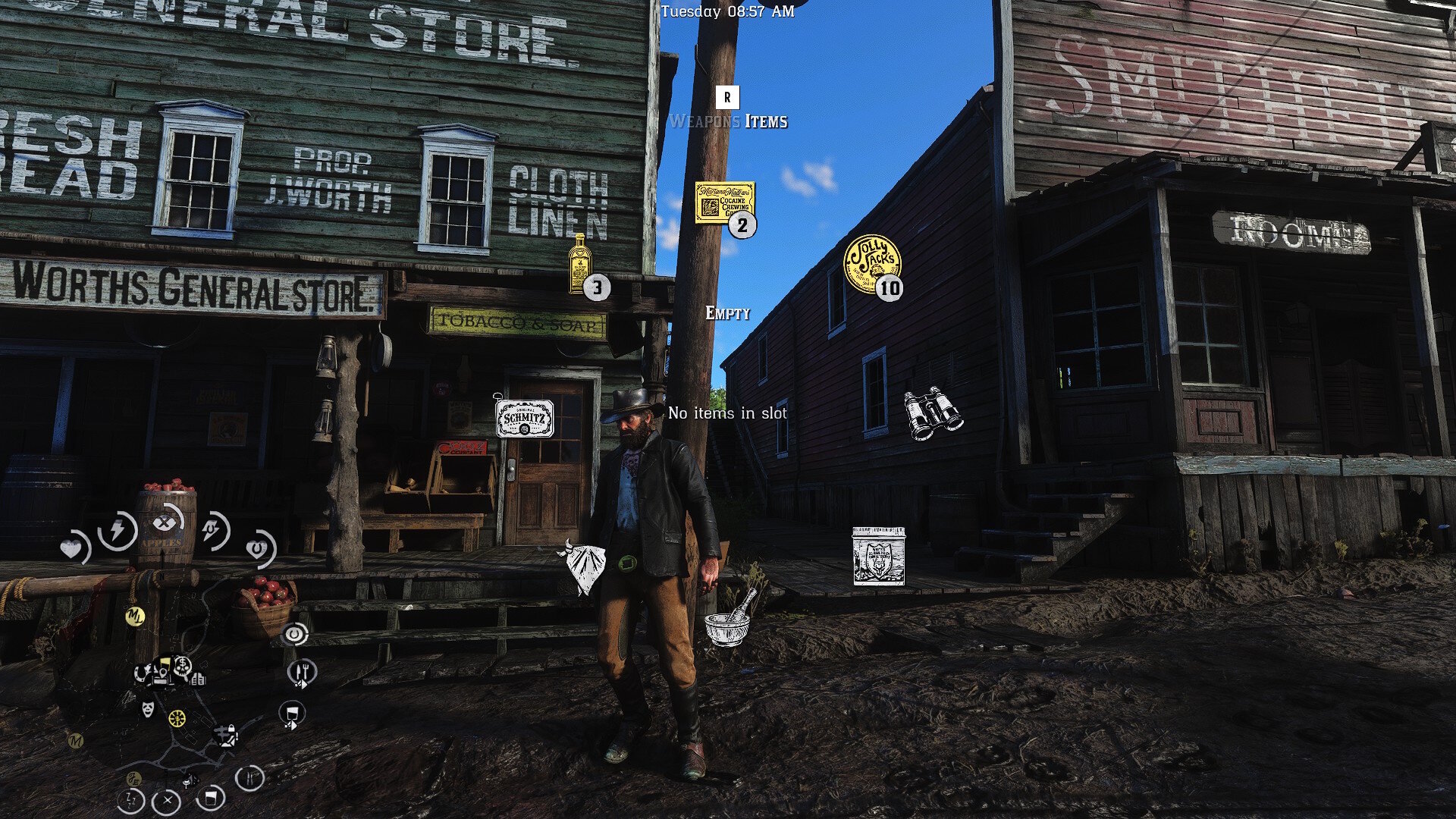Put on the bandana mask
This screenshot has height=819, width=1456.
pos(582,566)
